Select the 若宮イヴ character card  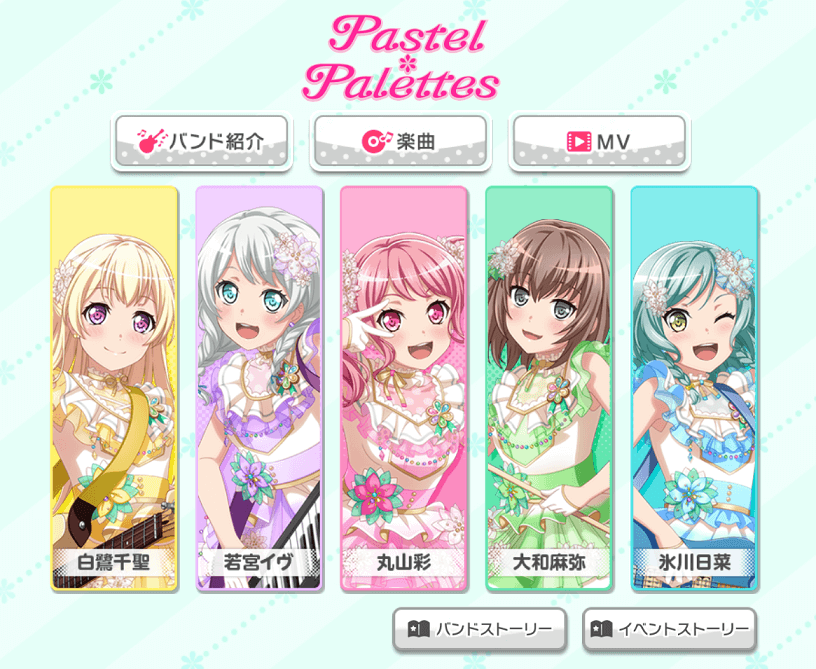(259, 388)
